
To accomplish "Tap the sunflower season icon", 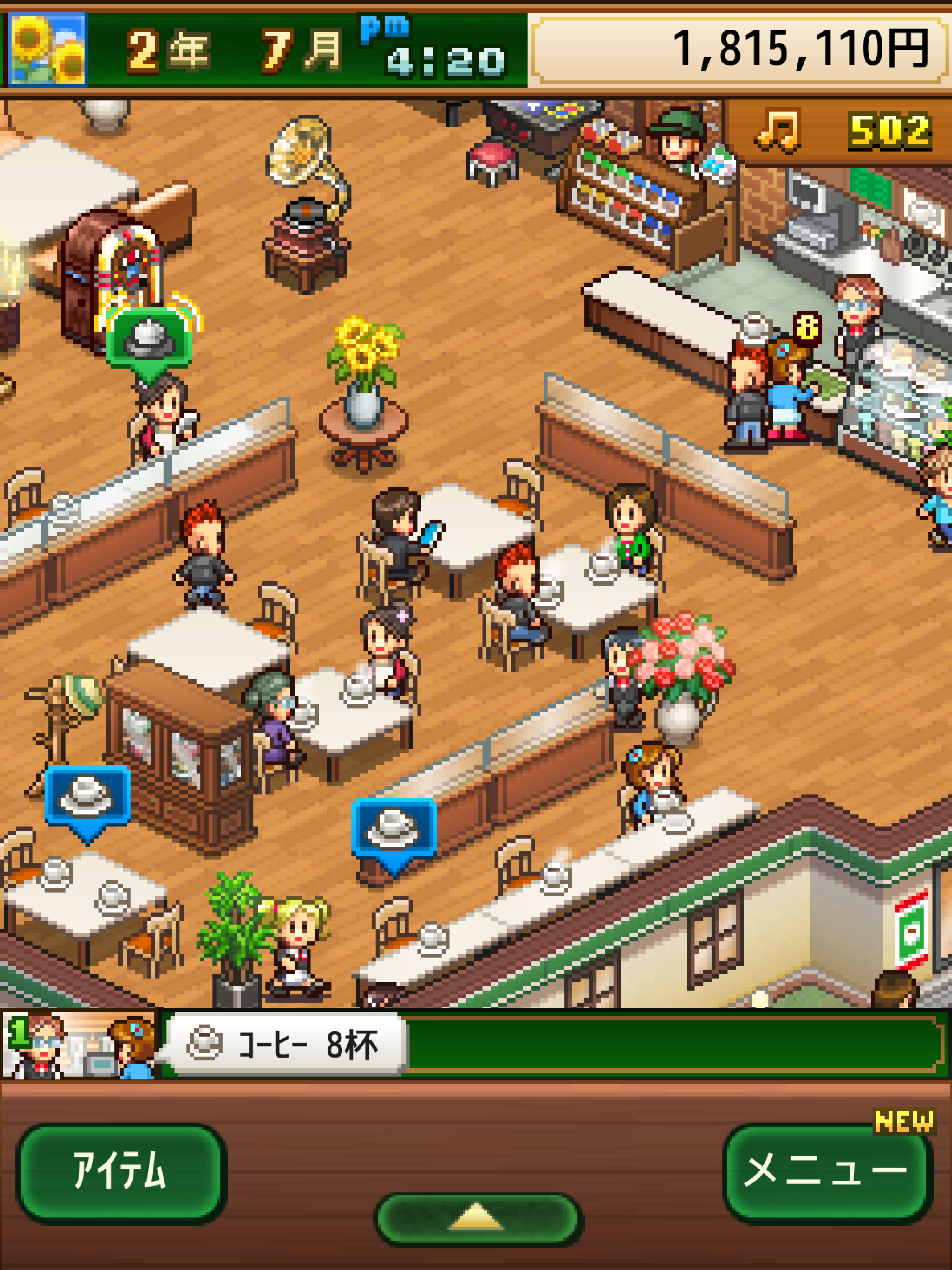I will (47, 50).
